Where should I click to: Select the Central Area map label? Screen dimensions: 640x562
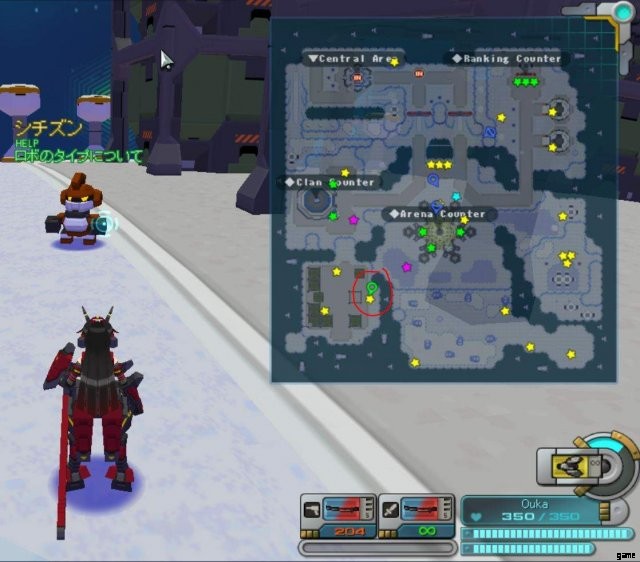tap(353, 59)
